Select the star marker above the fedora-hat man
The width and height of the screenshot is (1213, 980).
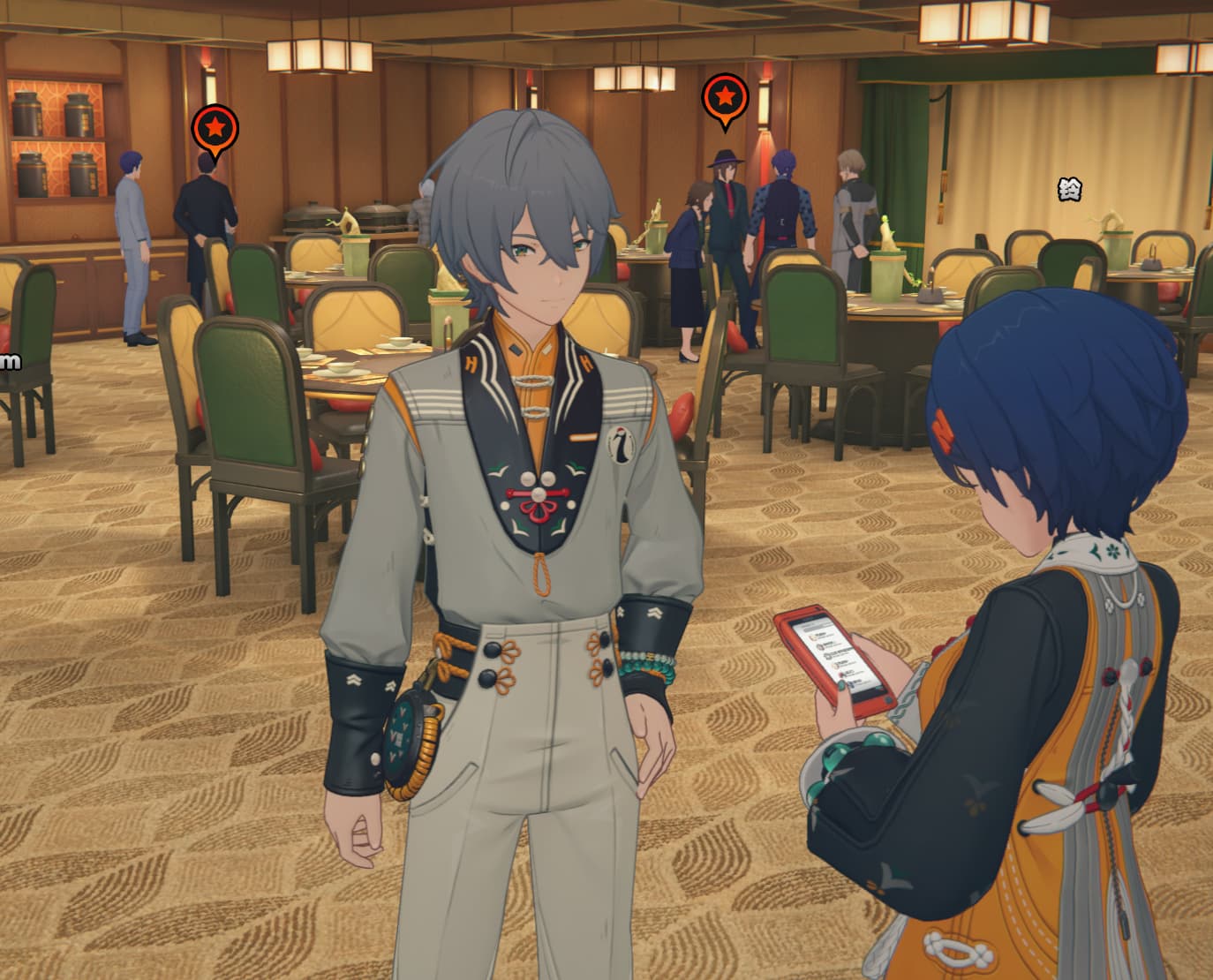pos(725,98)
